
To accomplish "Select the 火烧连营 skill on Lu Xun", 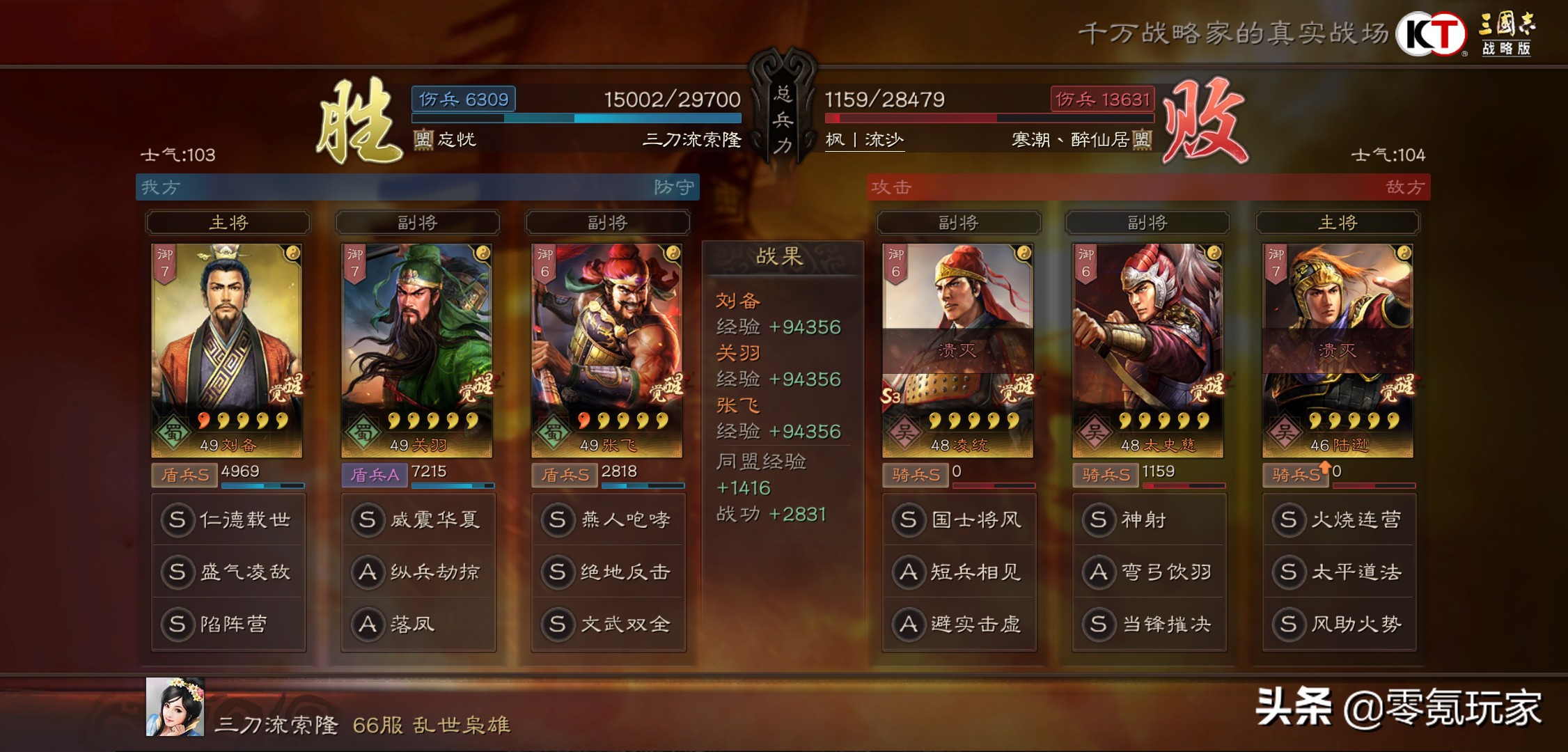I will click(1338, 519).
